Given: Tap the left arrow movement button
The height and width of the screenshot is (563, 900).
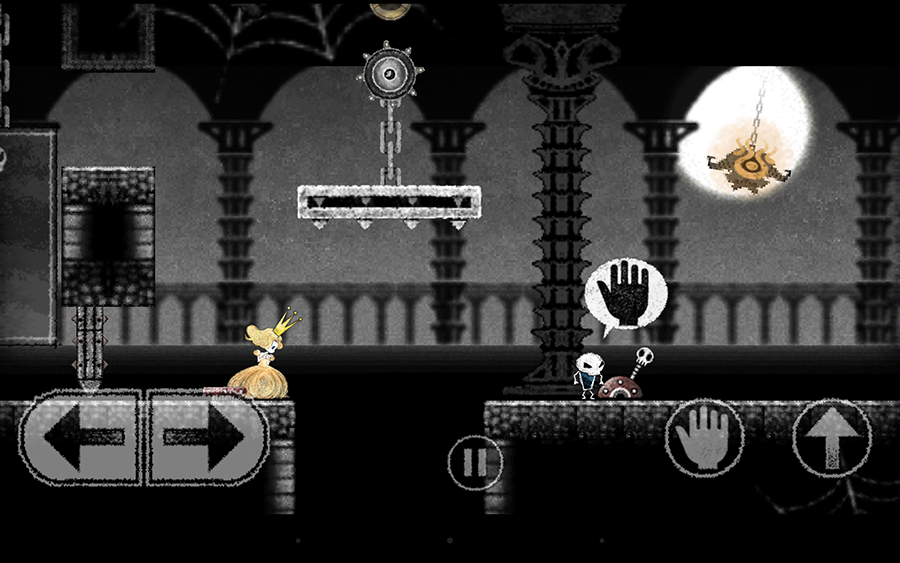Looking at the screenshot, I should pos(82,437).
